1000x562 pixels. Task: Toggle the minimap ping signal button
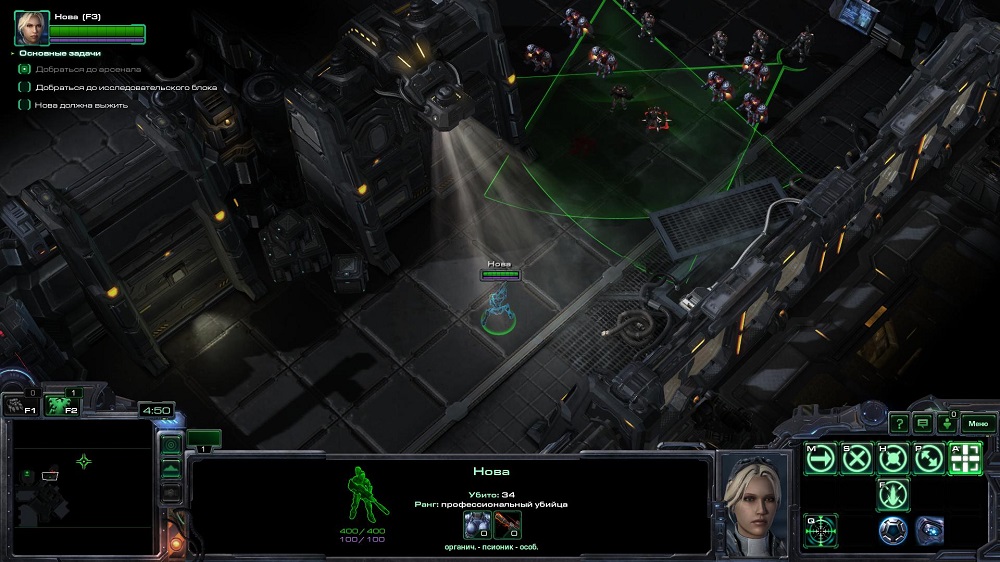coord(171,444)
